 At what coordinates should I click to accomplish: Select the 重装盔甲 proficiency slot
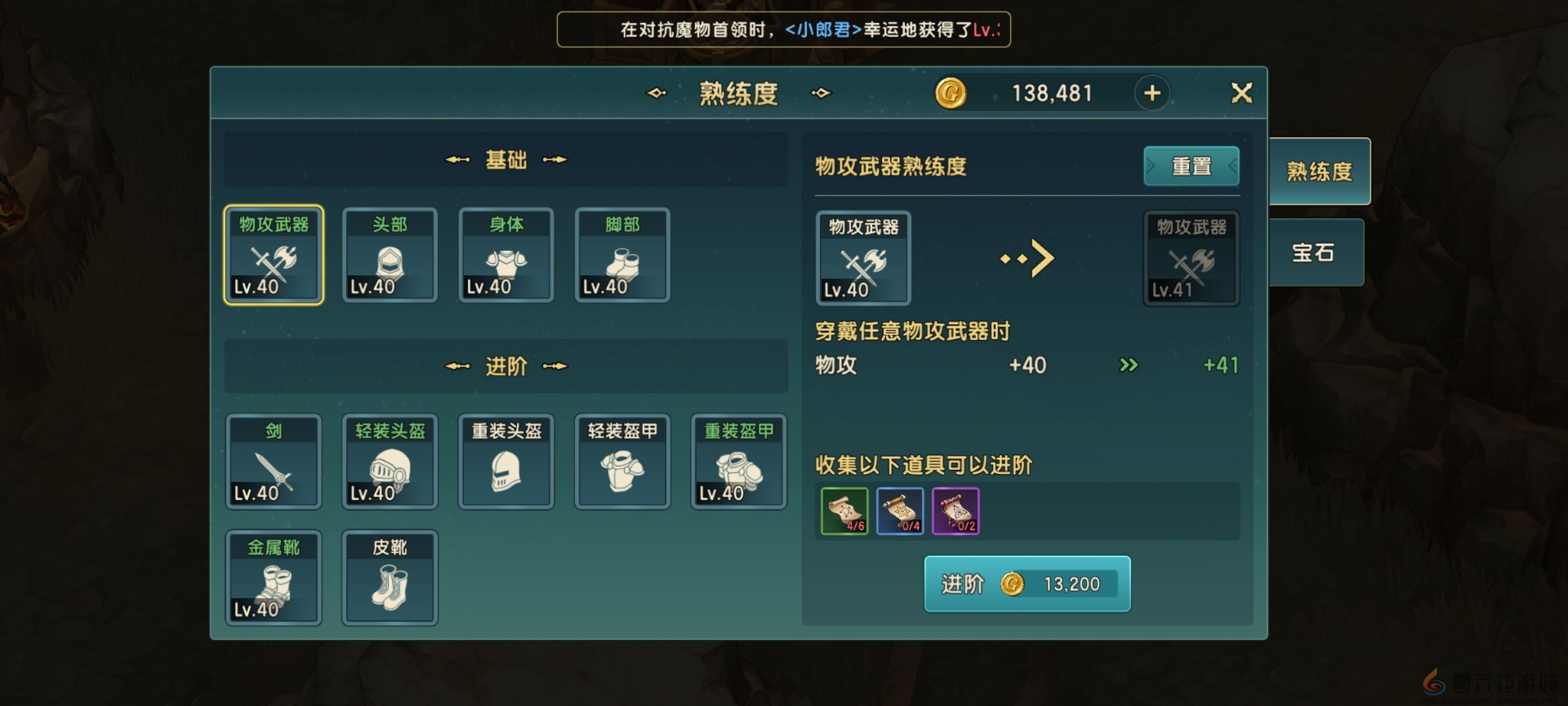click(738, 462)
